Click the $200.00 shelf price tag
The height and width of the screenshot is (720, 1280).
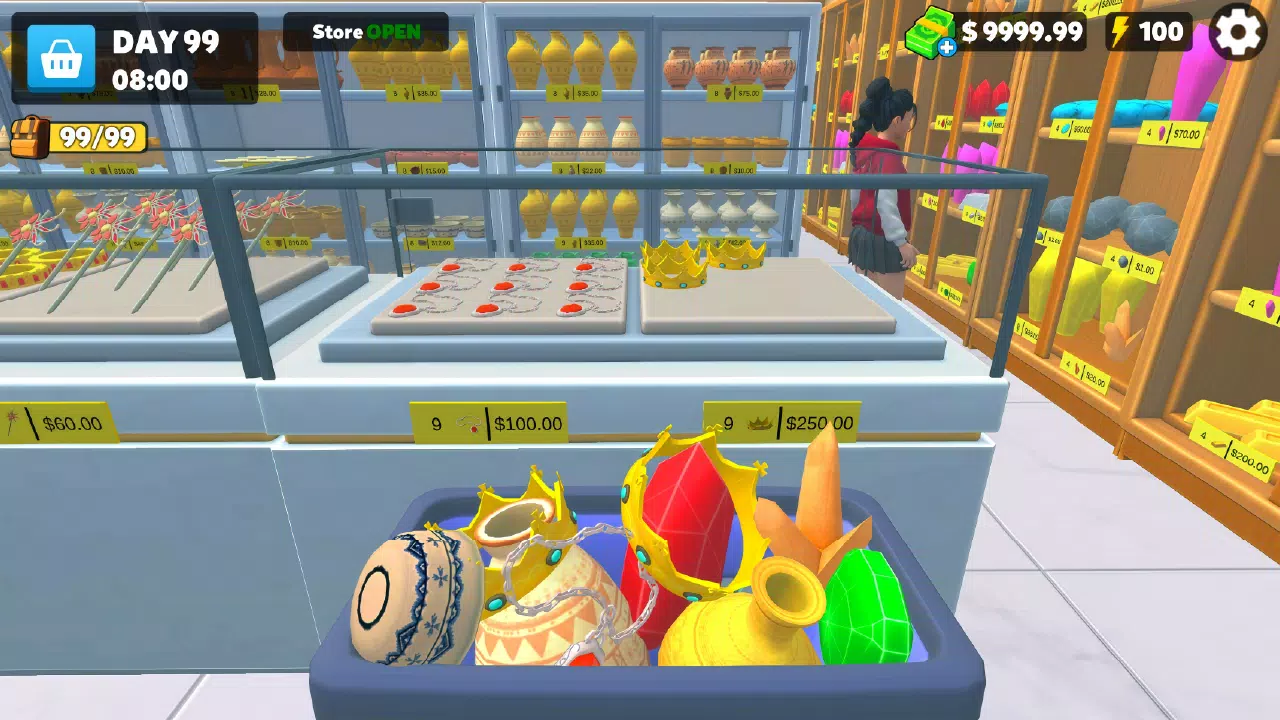click(x=1232, y=450)
